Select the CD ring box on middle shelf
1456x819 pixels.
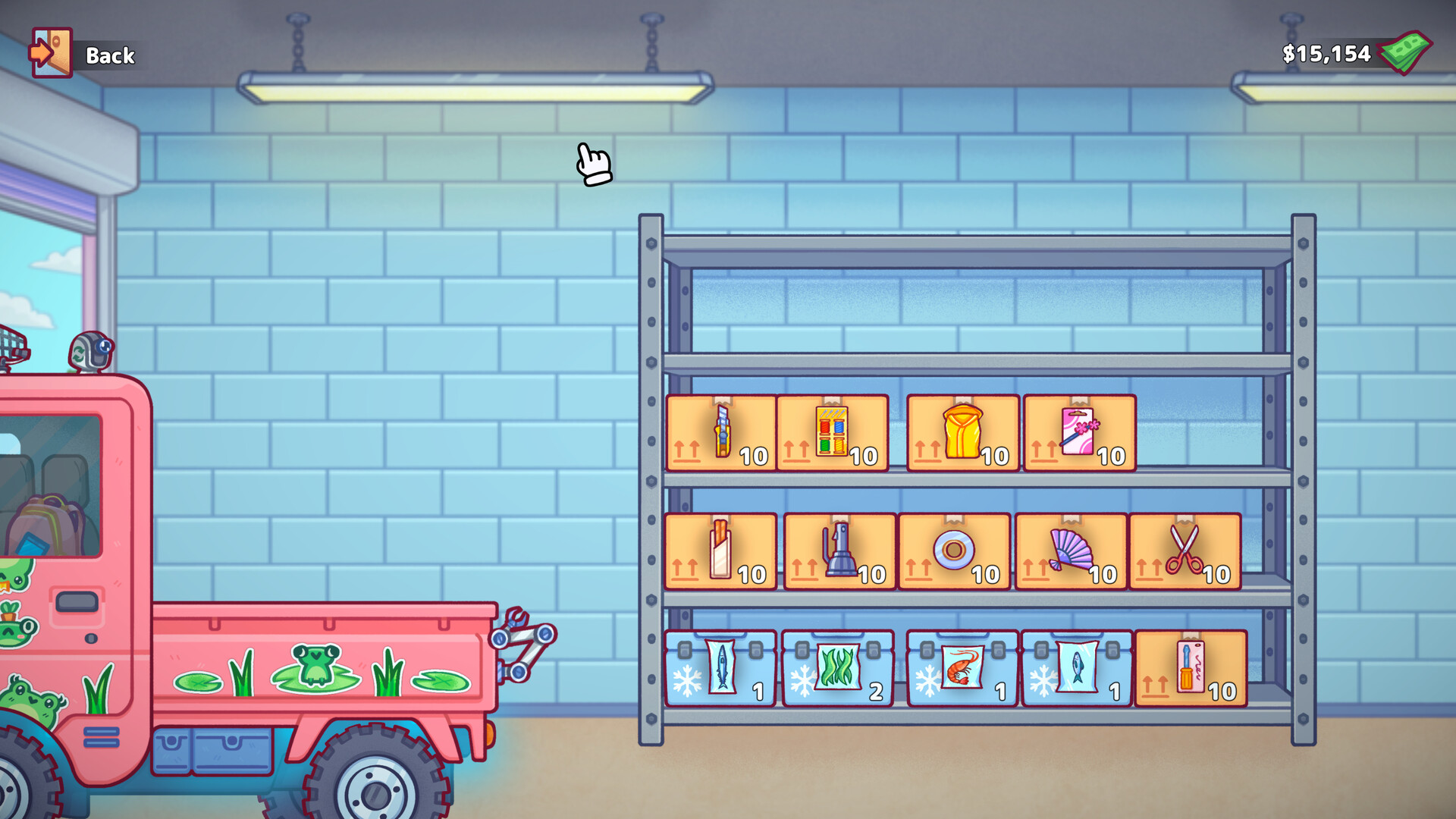pos(954,551)
